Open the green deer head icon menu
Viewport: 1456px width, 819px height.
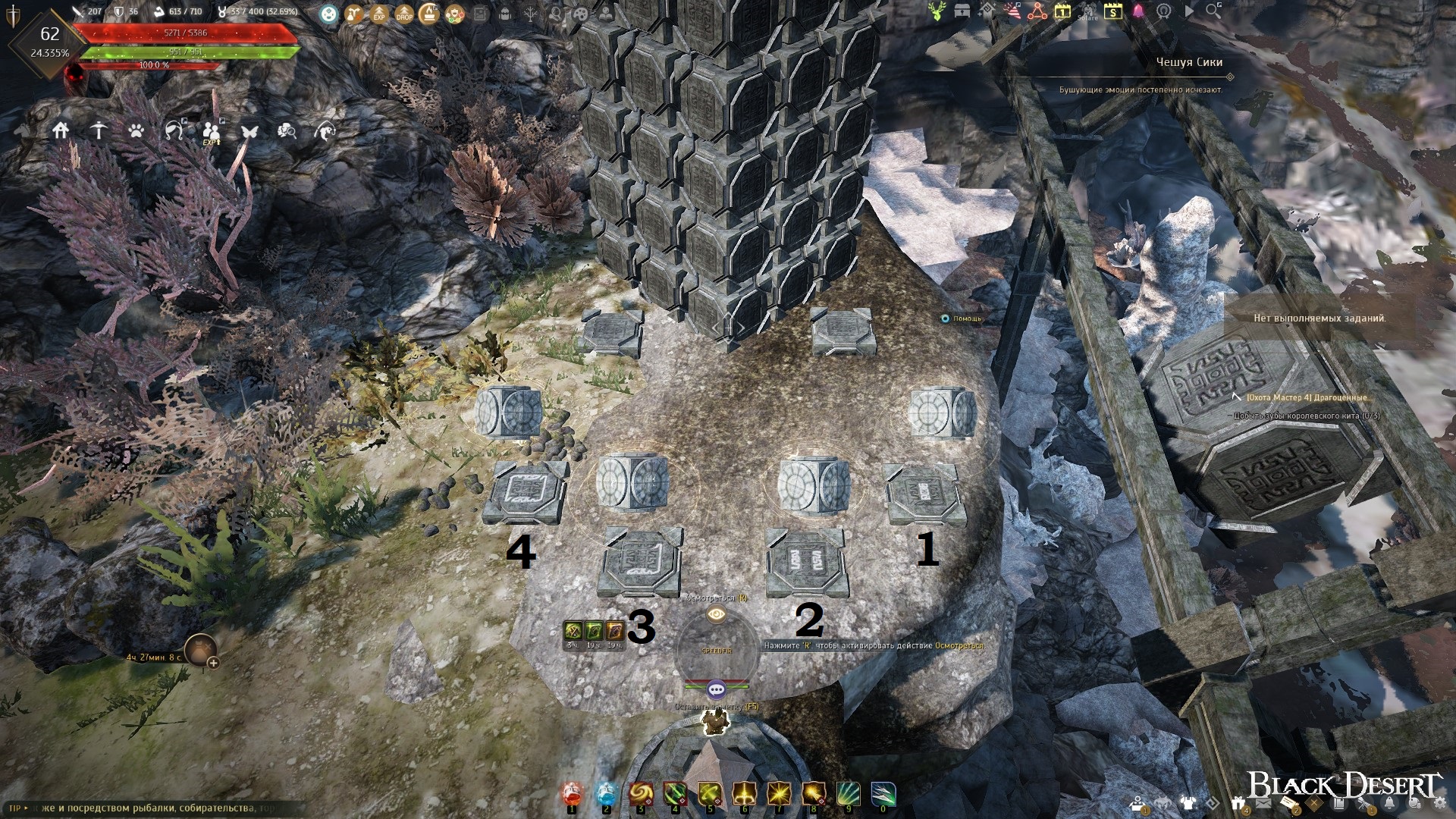pos(937,11)
